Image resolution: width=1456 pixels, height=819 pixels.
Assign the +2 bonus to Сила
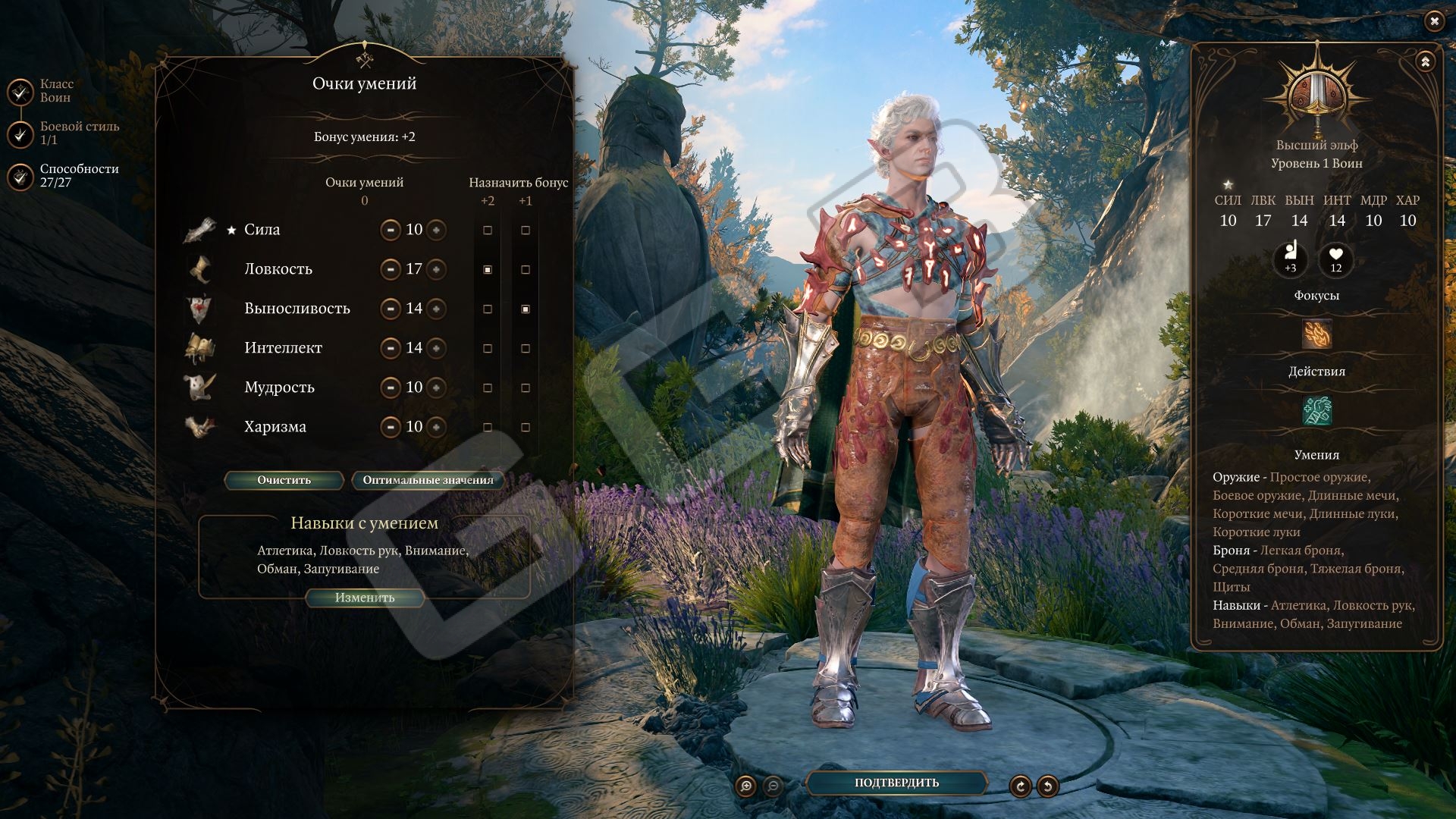(x=488, y=230)
